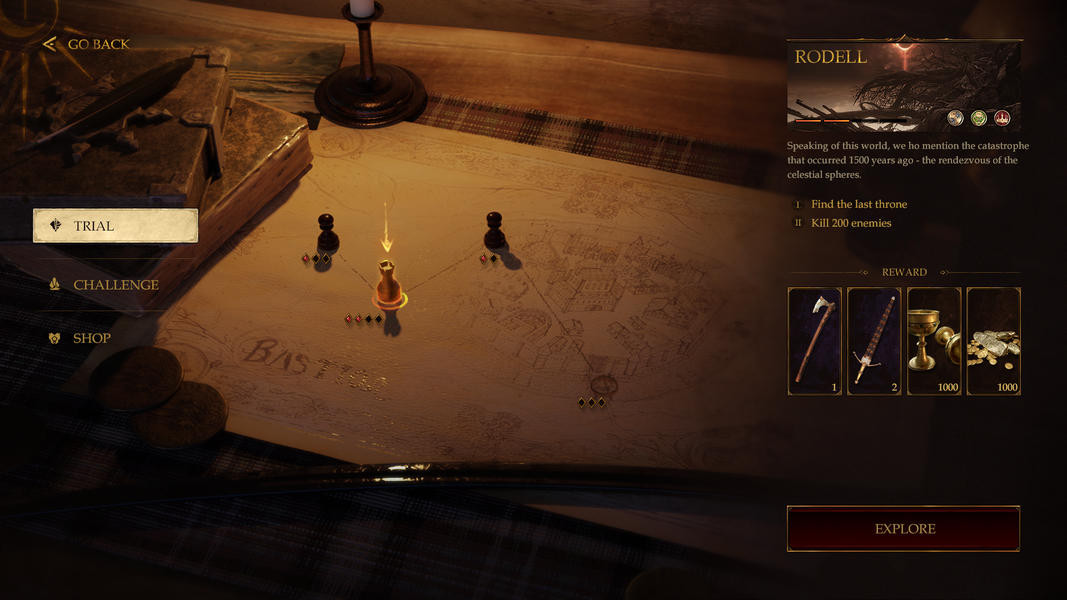Select the Trial menu entry
The height and width of the screenshot is (600, 1067).
[x=115, y=226]
